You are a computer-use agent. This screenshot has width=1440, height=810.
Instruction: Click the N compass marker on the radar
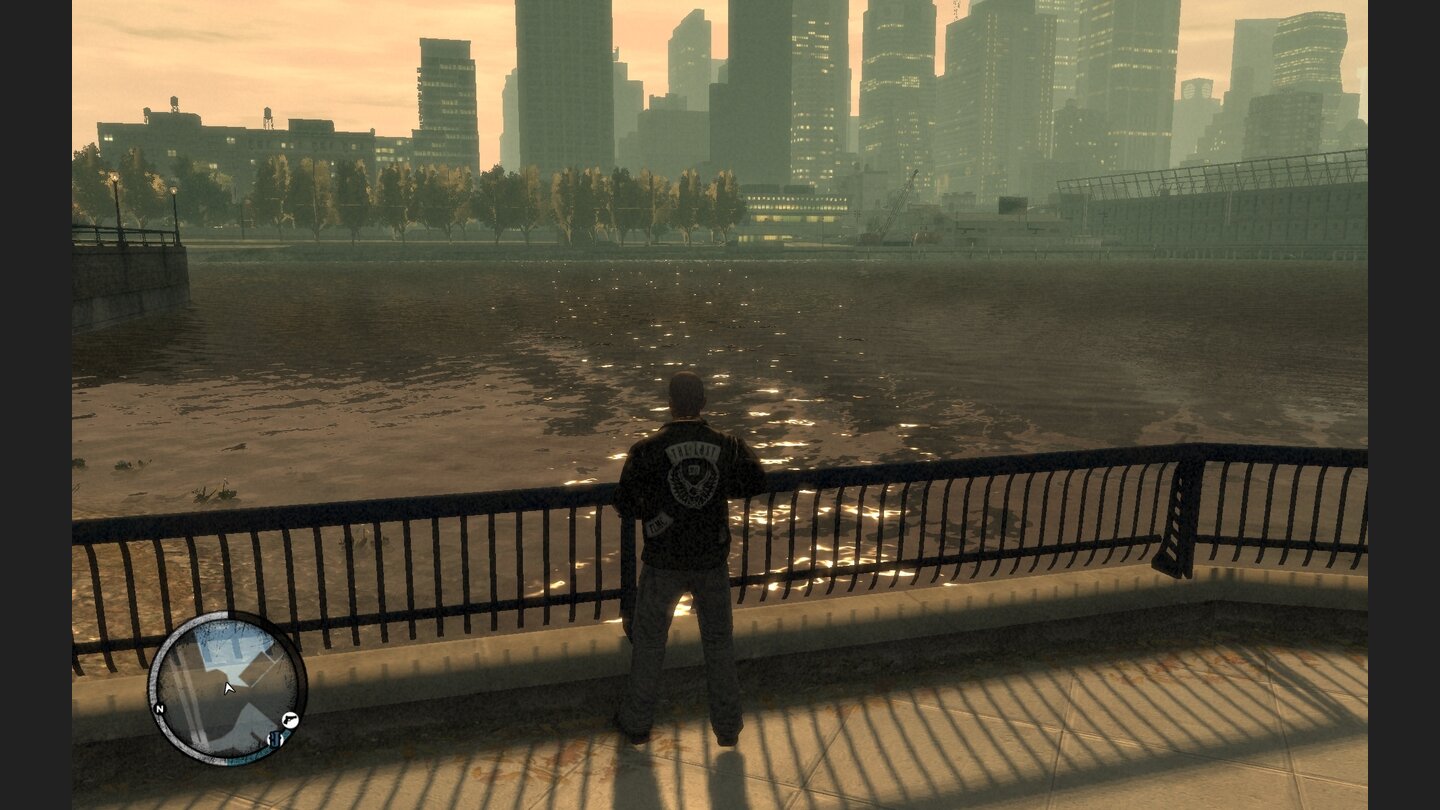point(160,708)
